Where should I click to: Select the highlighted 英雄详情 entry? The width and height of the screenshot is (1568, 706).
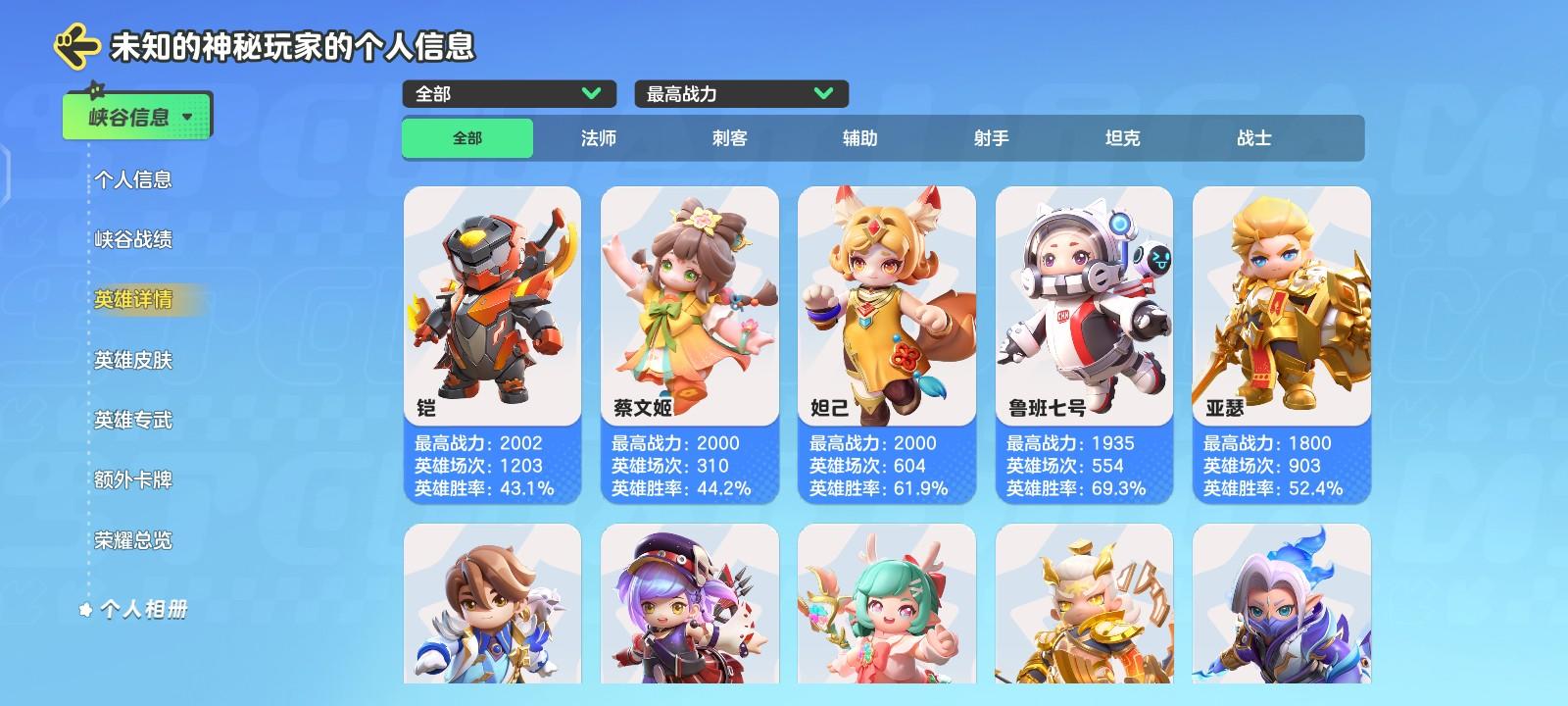pos(133,300)
